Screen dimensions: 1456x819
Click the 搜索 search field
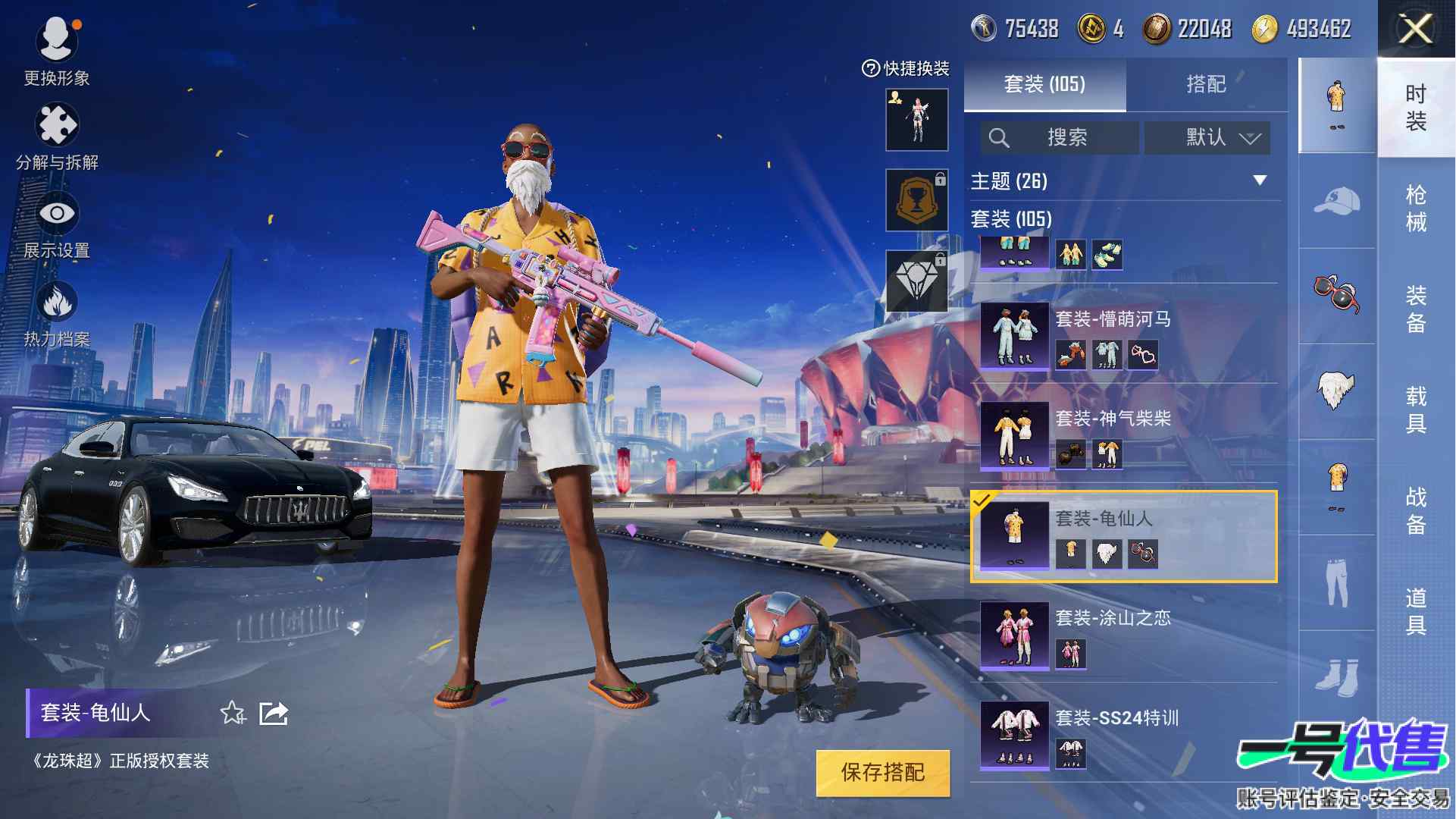click(x=1060, y=137)
